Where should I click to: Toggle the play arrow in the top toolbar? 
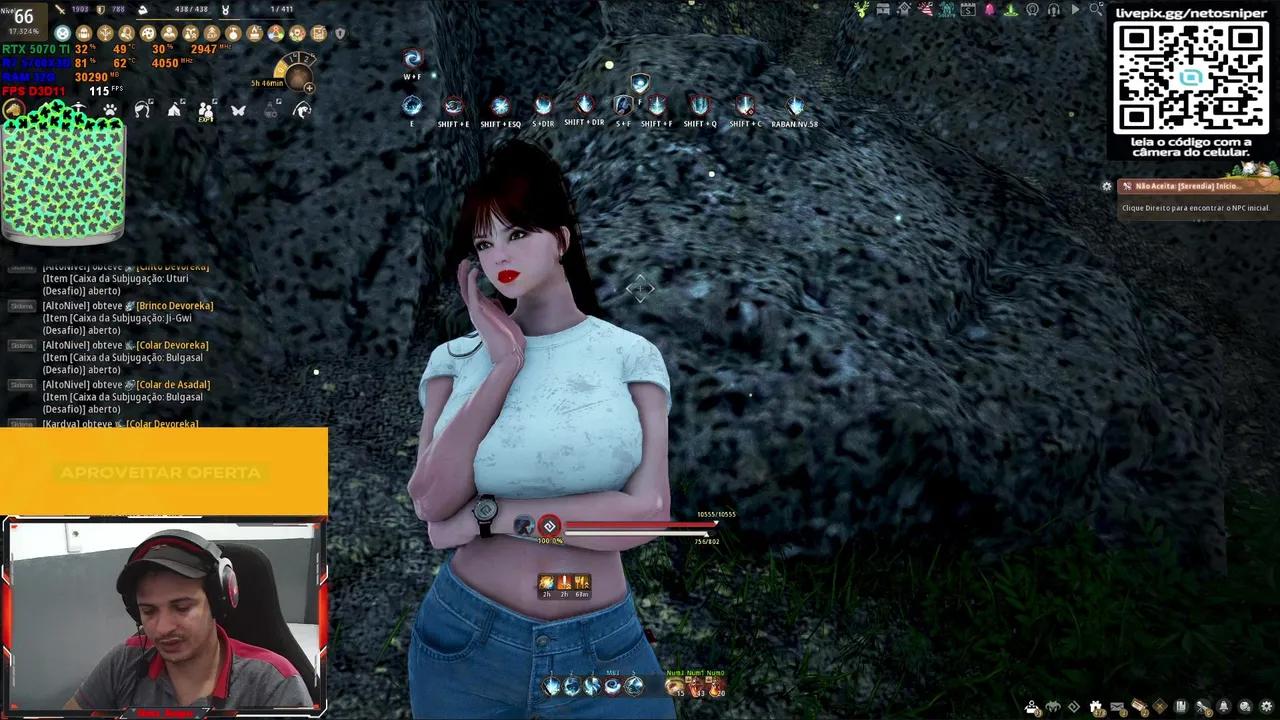click(1076, 9)
